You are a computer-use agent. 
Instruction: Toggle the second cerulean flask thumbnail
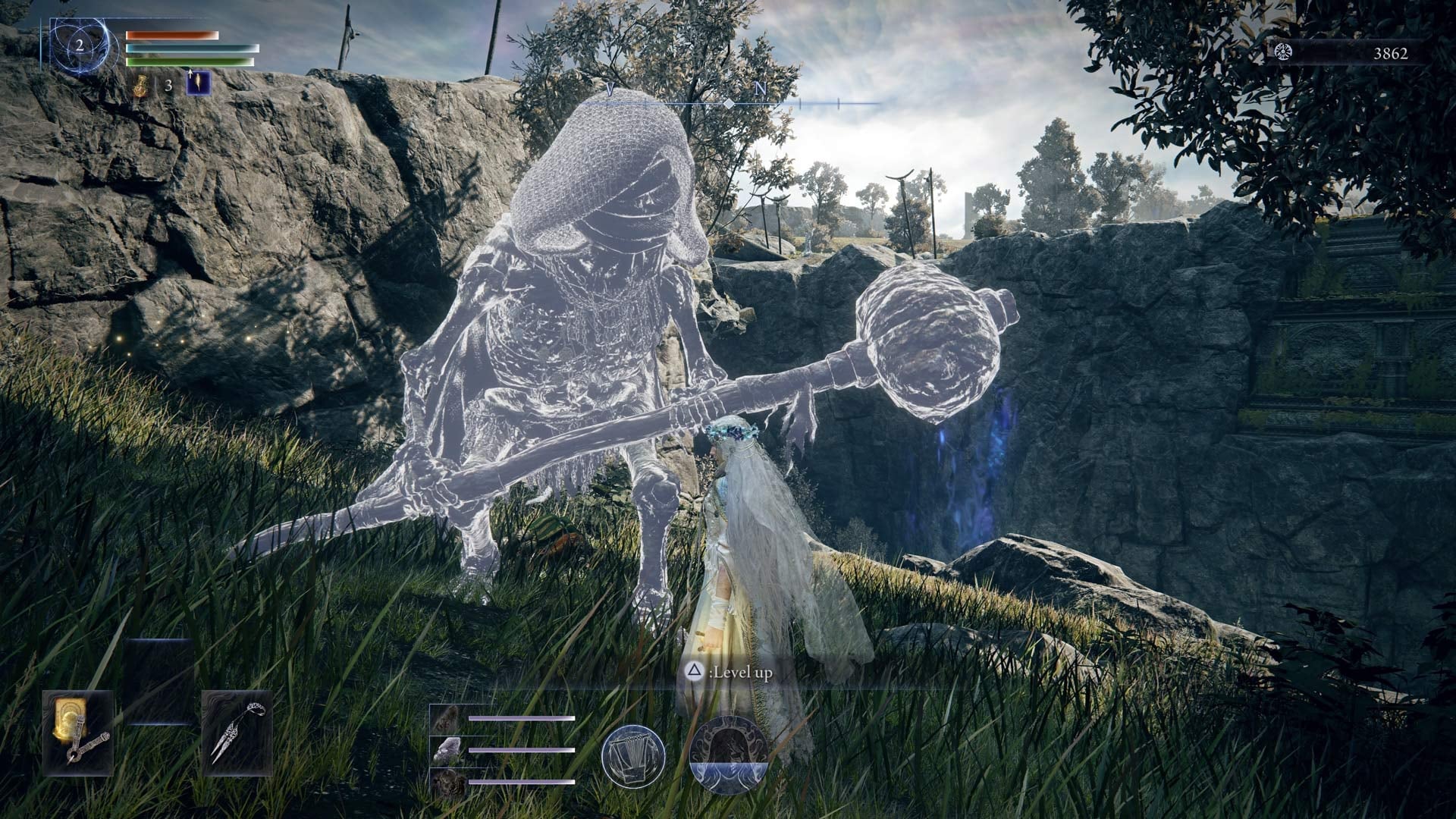coord(448,752)
